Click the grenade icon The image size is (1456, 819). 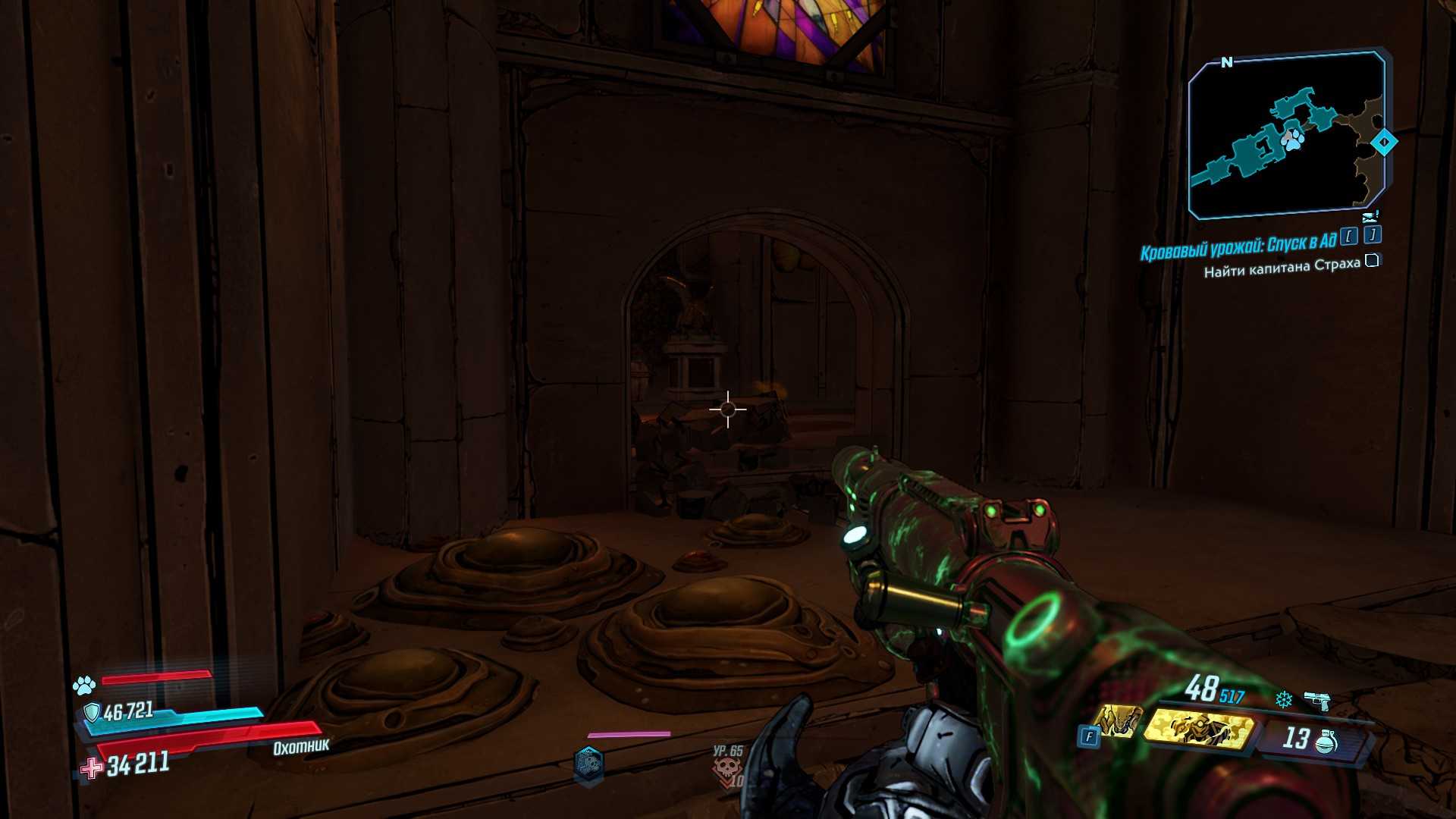[x=1327, y=739]
